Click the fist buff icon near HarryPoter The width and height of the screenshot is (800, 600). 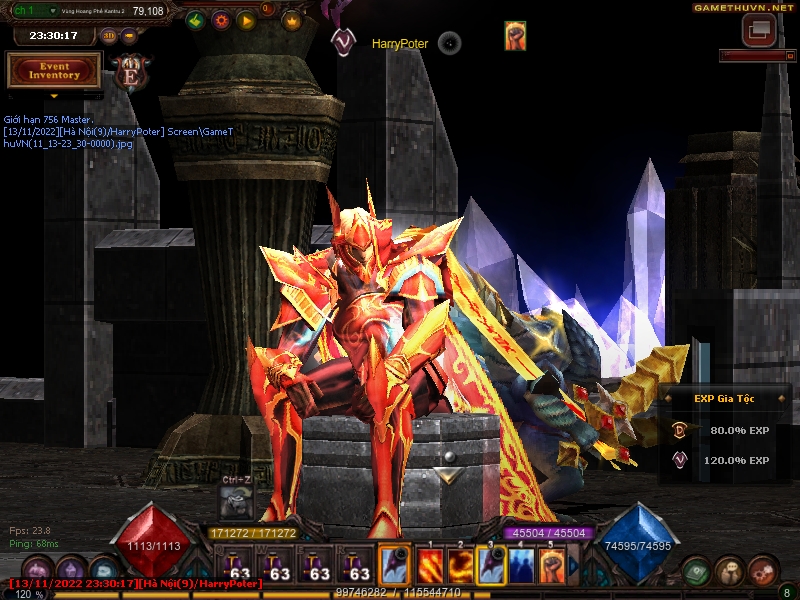tap(515, 36)
